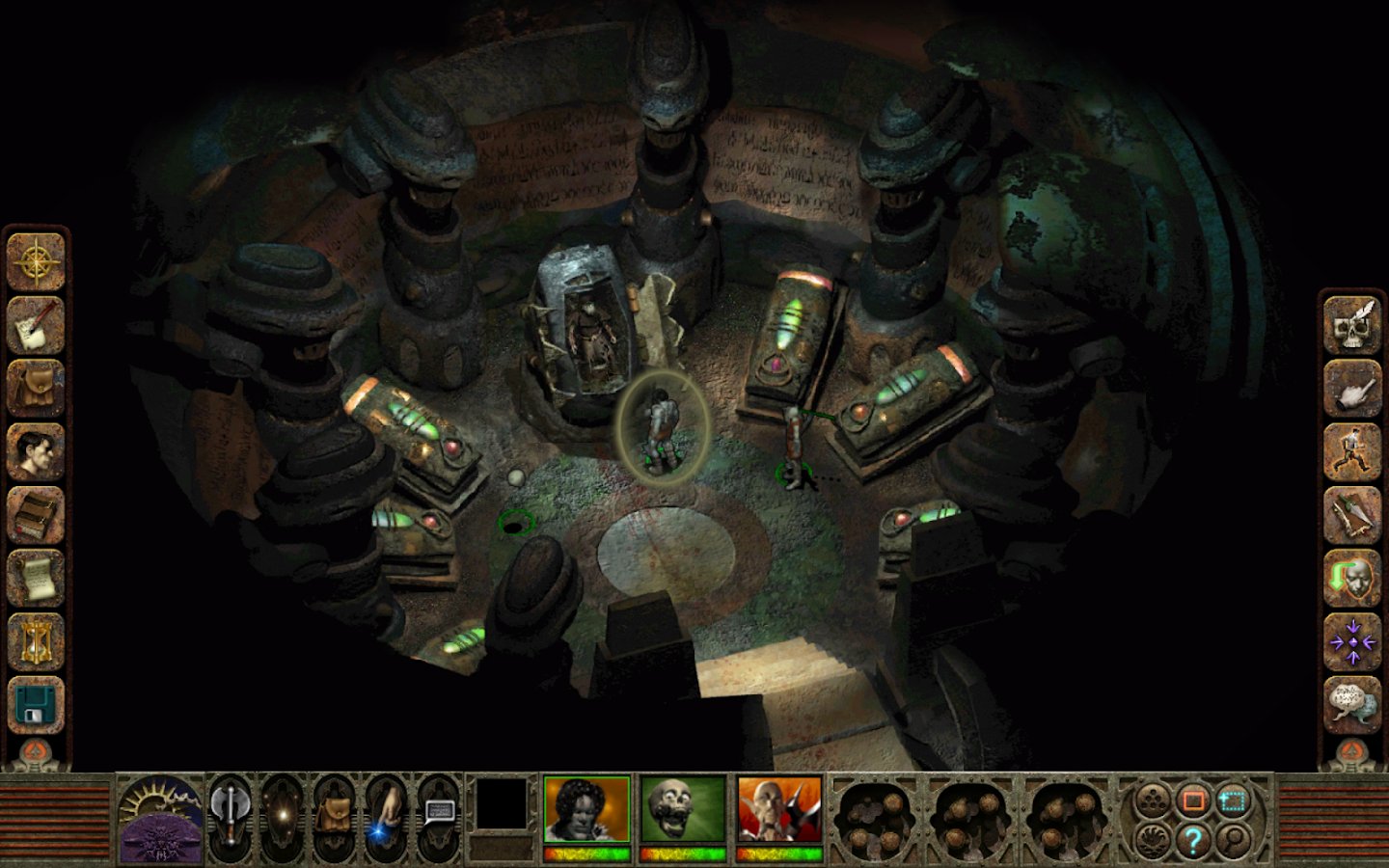The width and height of the screenshot is (1389, 868).
Task: Open the journal with quill icon
Action: pyautogui.click(x=36, y=326)
